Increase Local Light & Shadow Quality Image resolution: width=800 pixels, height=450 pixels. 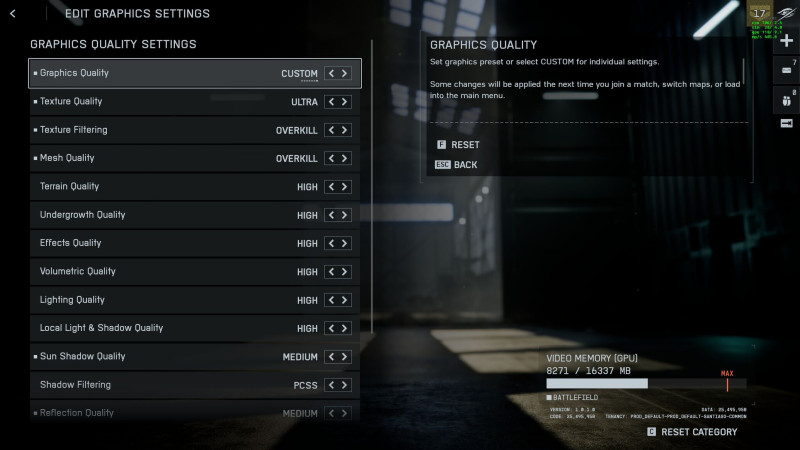(x=345, y=328)
